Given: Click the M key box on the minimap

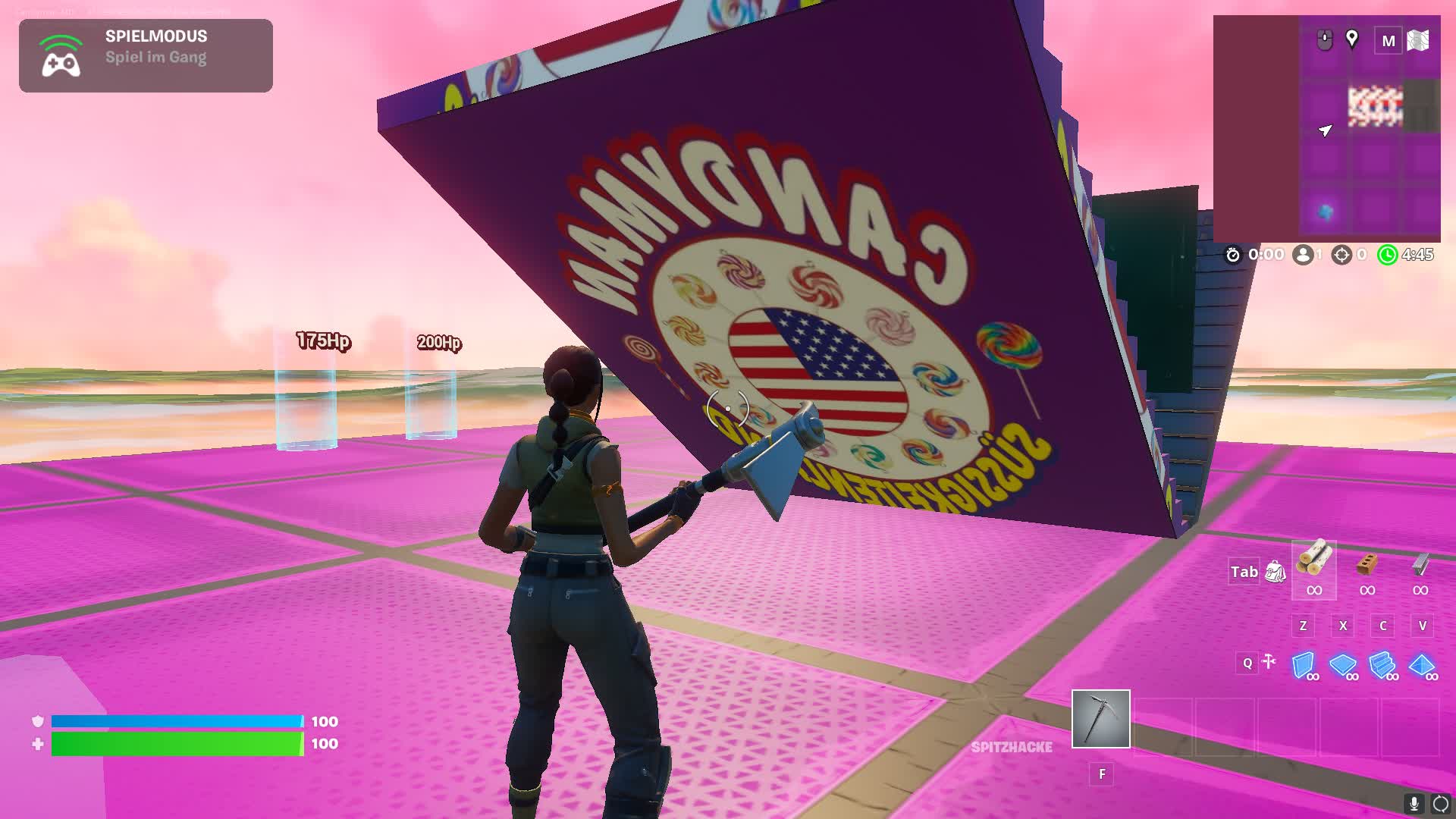Looking at the screenshot, I should point(1390,40).
